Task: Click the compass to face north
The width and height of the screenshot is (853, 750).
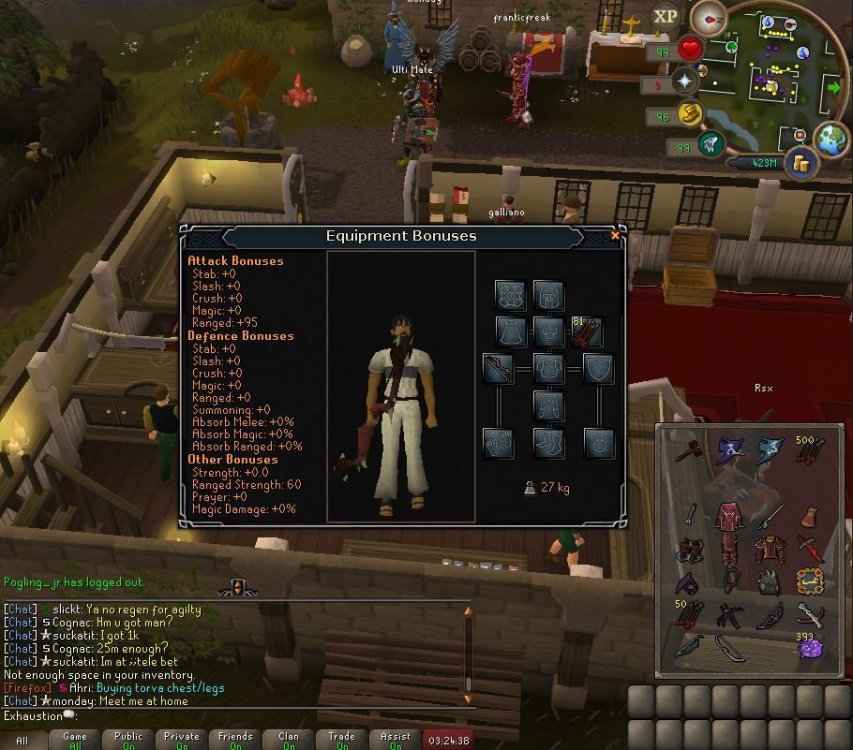Action: pyautogui.click(x=710, y=18)
